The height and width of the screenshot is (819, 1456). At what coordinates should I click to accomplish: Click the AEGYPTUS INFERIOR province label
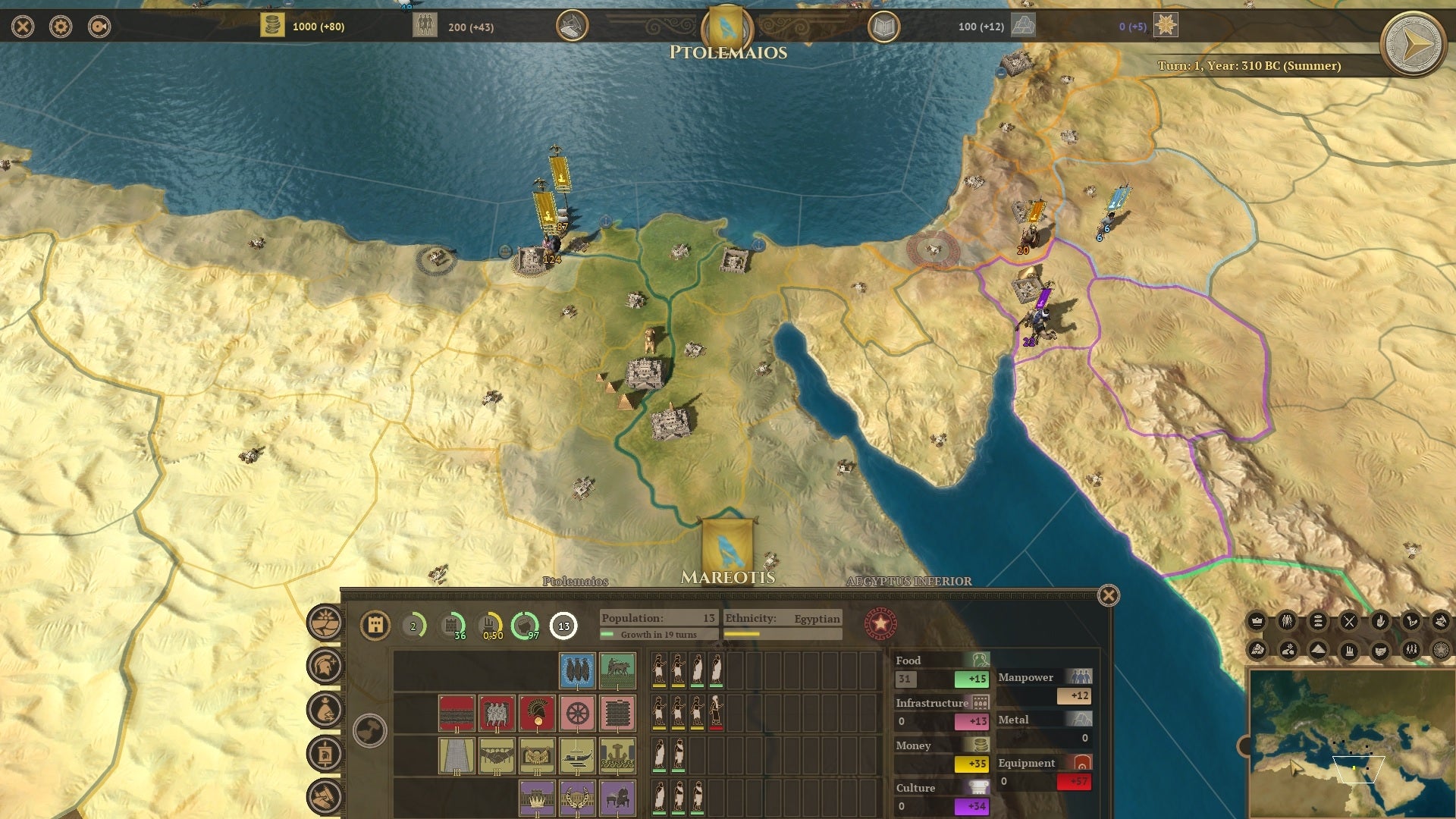pyautogui.click(x=910, y=582)
